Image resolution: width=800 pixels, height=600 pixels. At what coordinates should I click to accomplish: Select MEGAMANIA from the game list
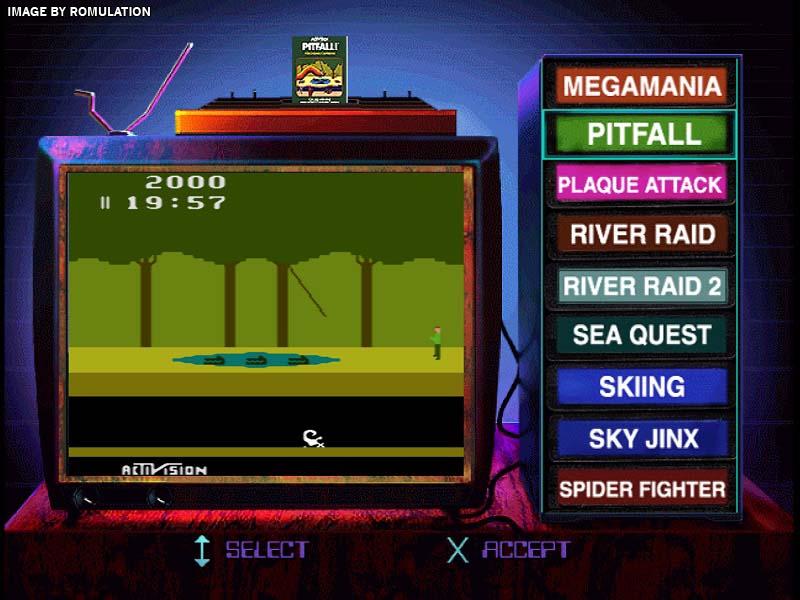pyautogui.click(x=642, y=85)
